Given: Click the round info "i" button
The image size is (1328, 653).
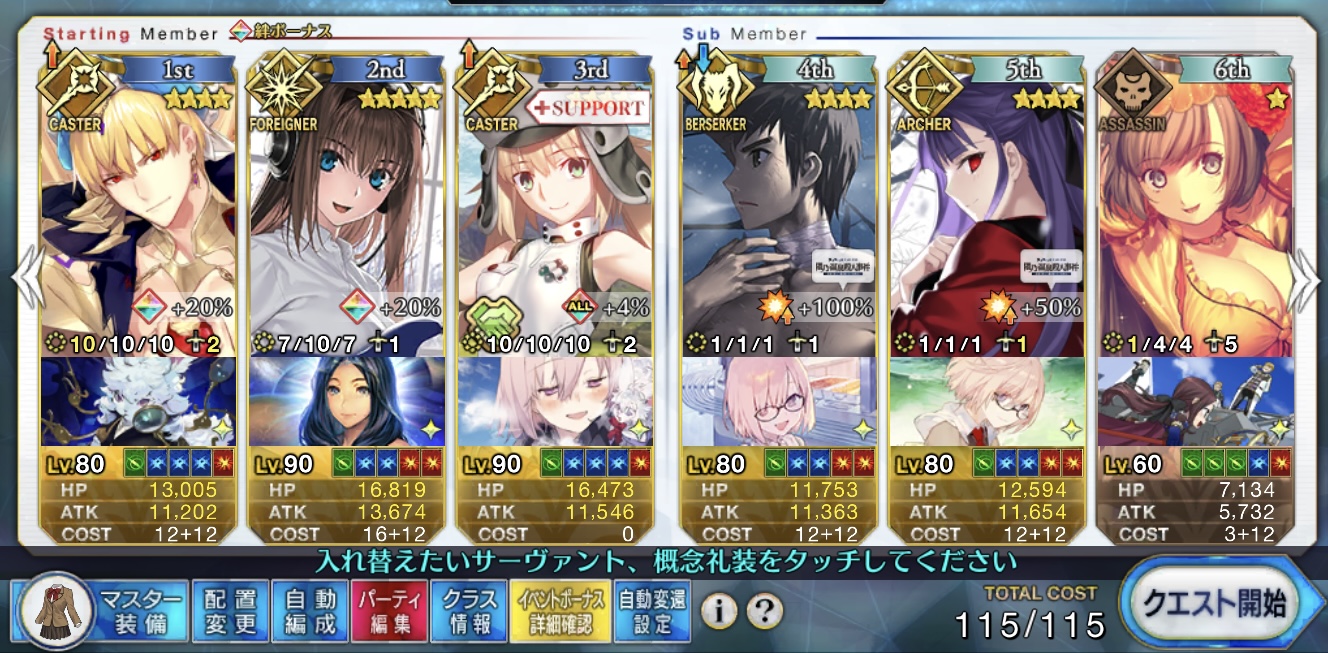Looking at the screenshot, I should pyautogui.click(x=718, y=610).
